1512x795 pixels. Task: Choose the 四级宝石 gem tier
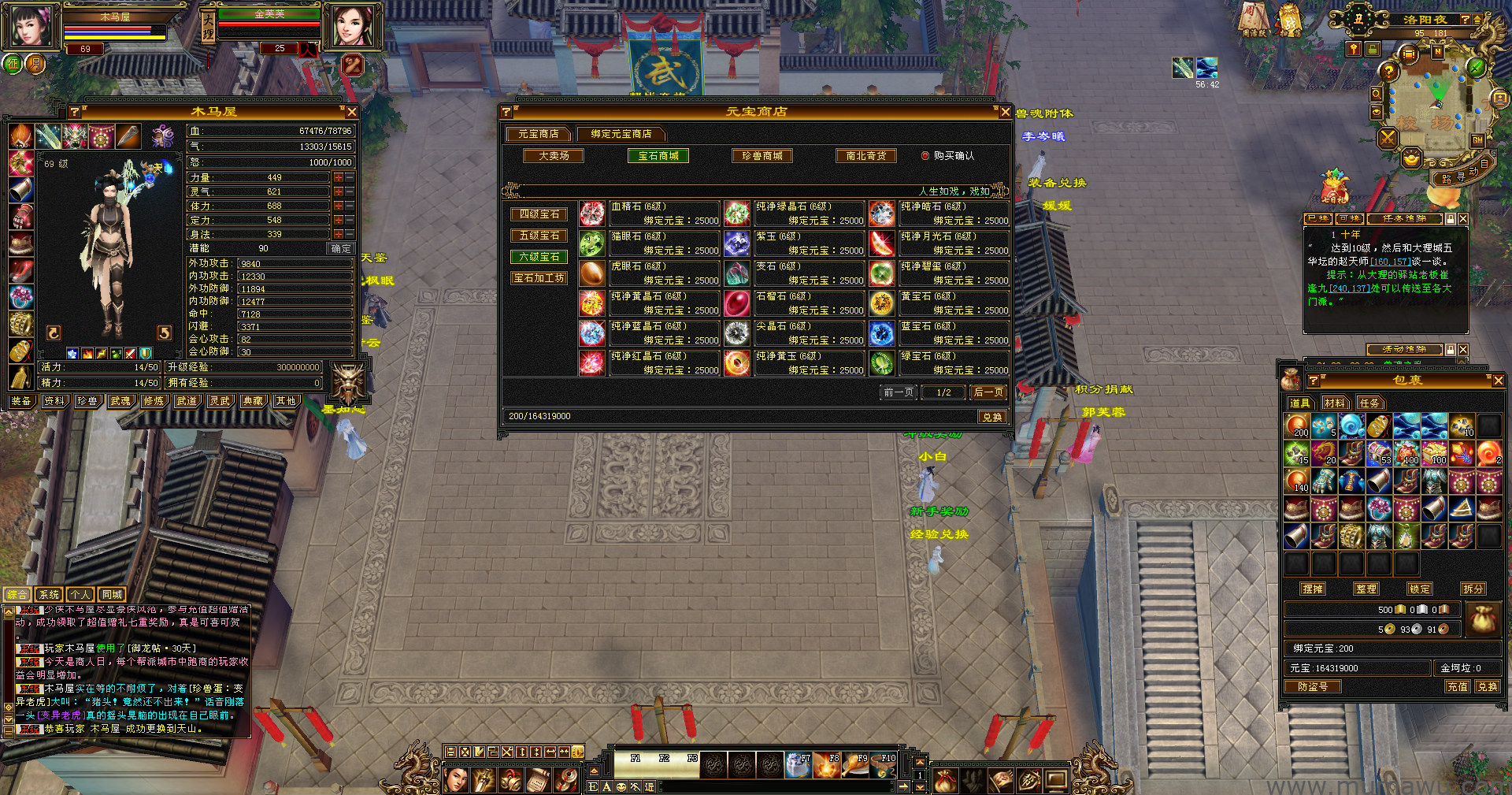pyautogui.click(x=539, y=214)
